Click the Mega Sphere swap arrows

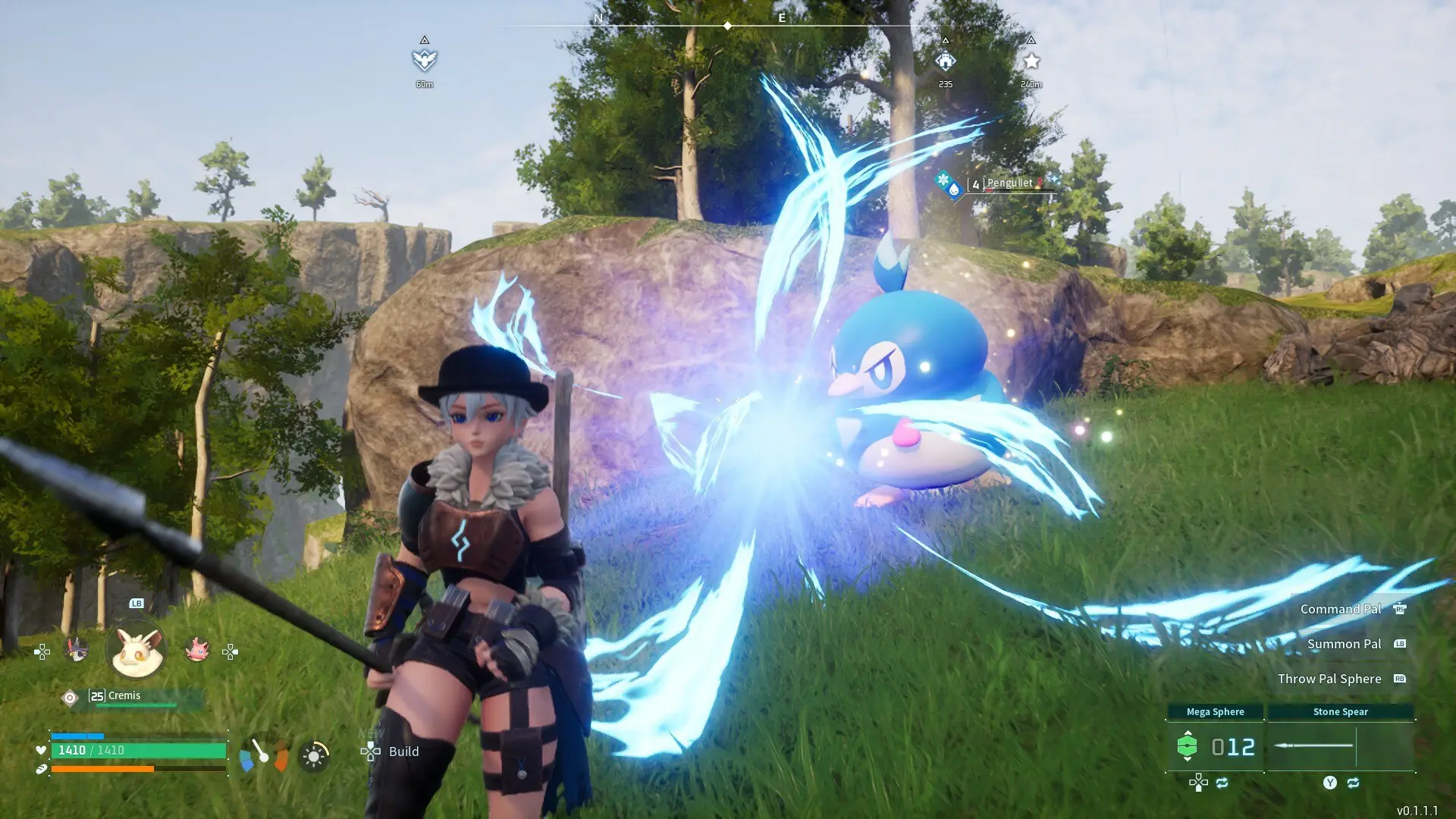click(1222, 783)
